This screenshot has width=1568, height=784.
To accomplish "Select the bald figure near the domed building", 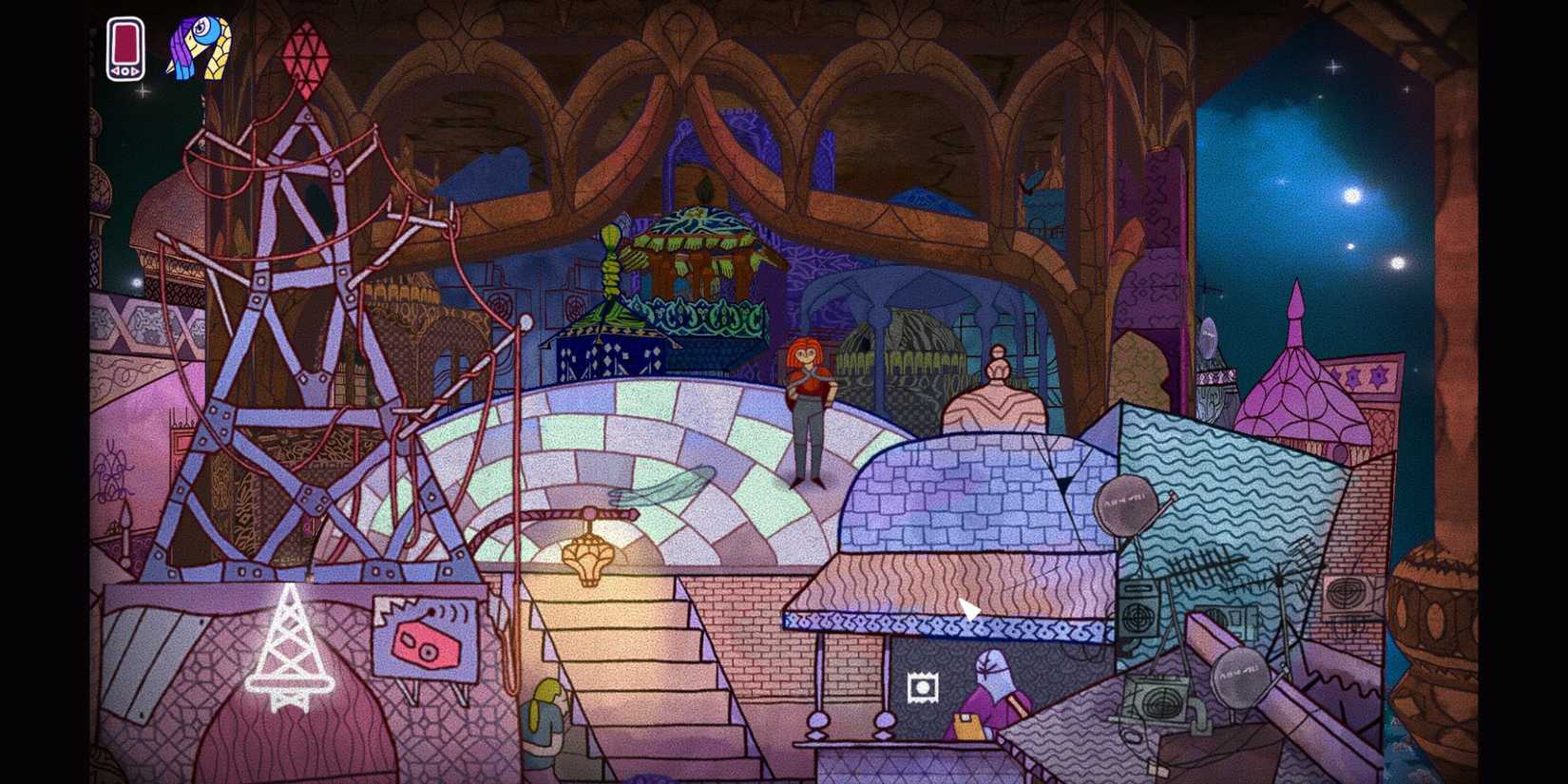I will 996,380.
